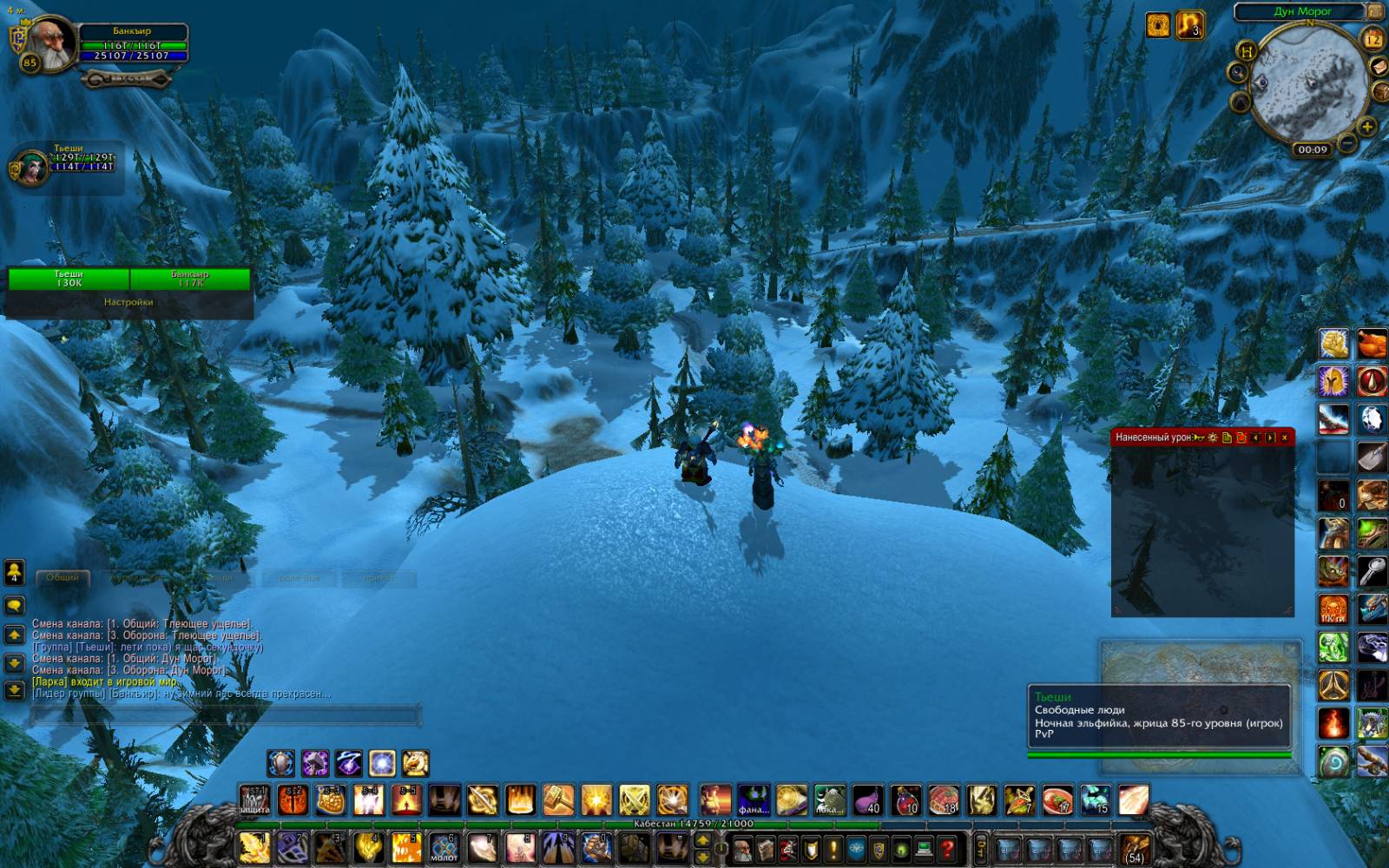1389x868 pixels.
Task: Open the red question mark help button
Action: tap(947, 848)
